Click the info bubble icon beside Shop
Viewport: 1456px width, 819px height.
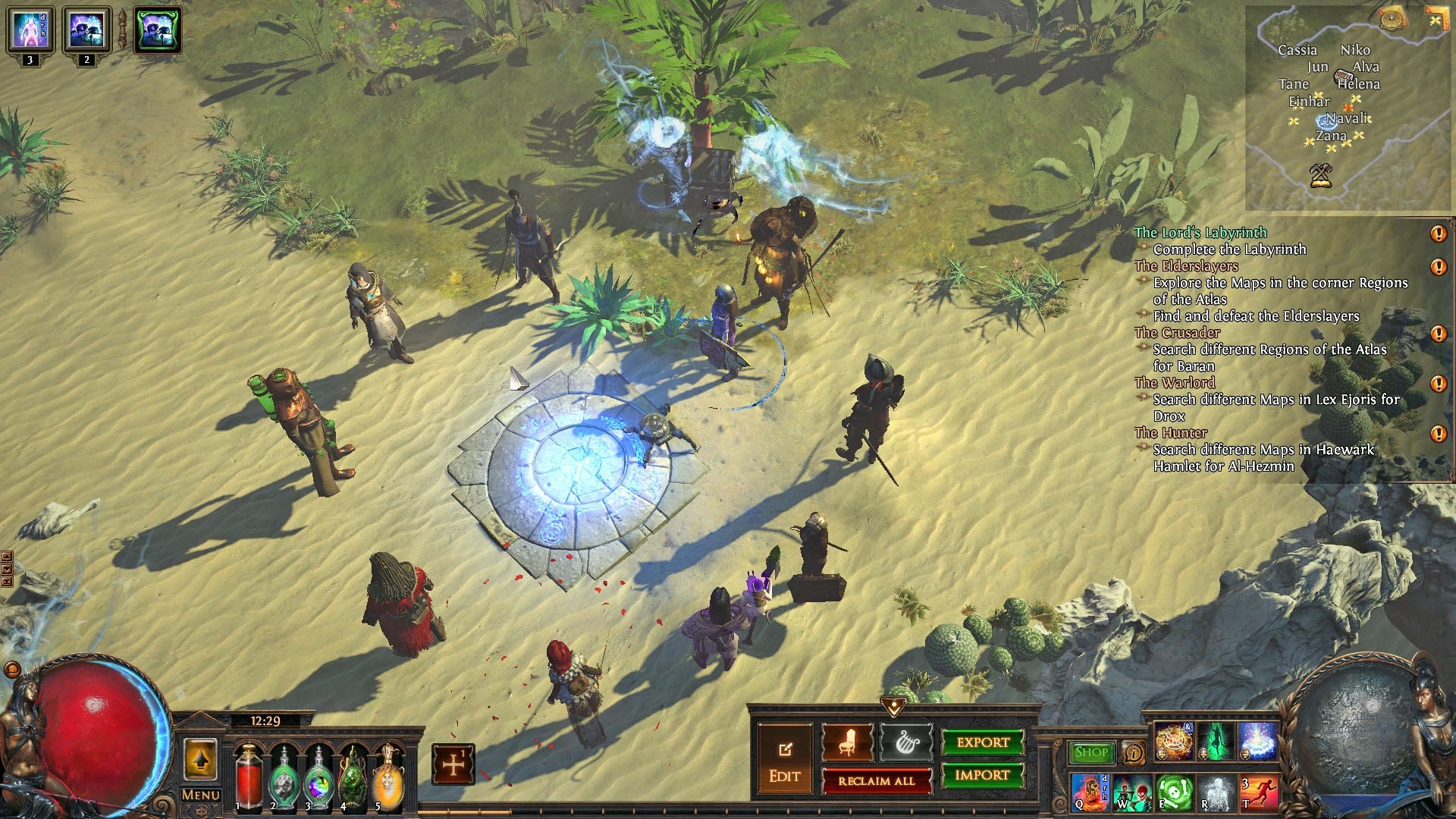click(x=1133, y=753)
